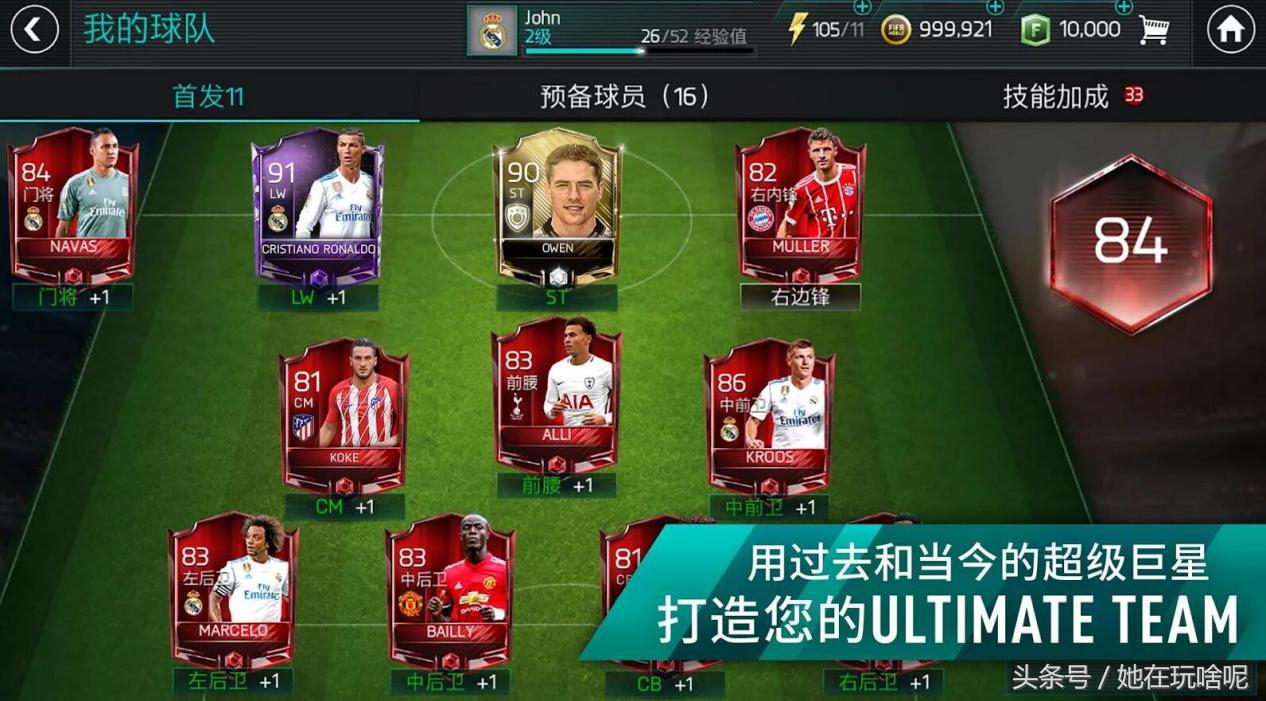Open John's Real Madrid profile badge
The height and width of the screenshot is (701, 1266).
click(x=492, y=31)
